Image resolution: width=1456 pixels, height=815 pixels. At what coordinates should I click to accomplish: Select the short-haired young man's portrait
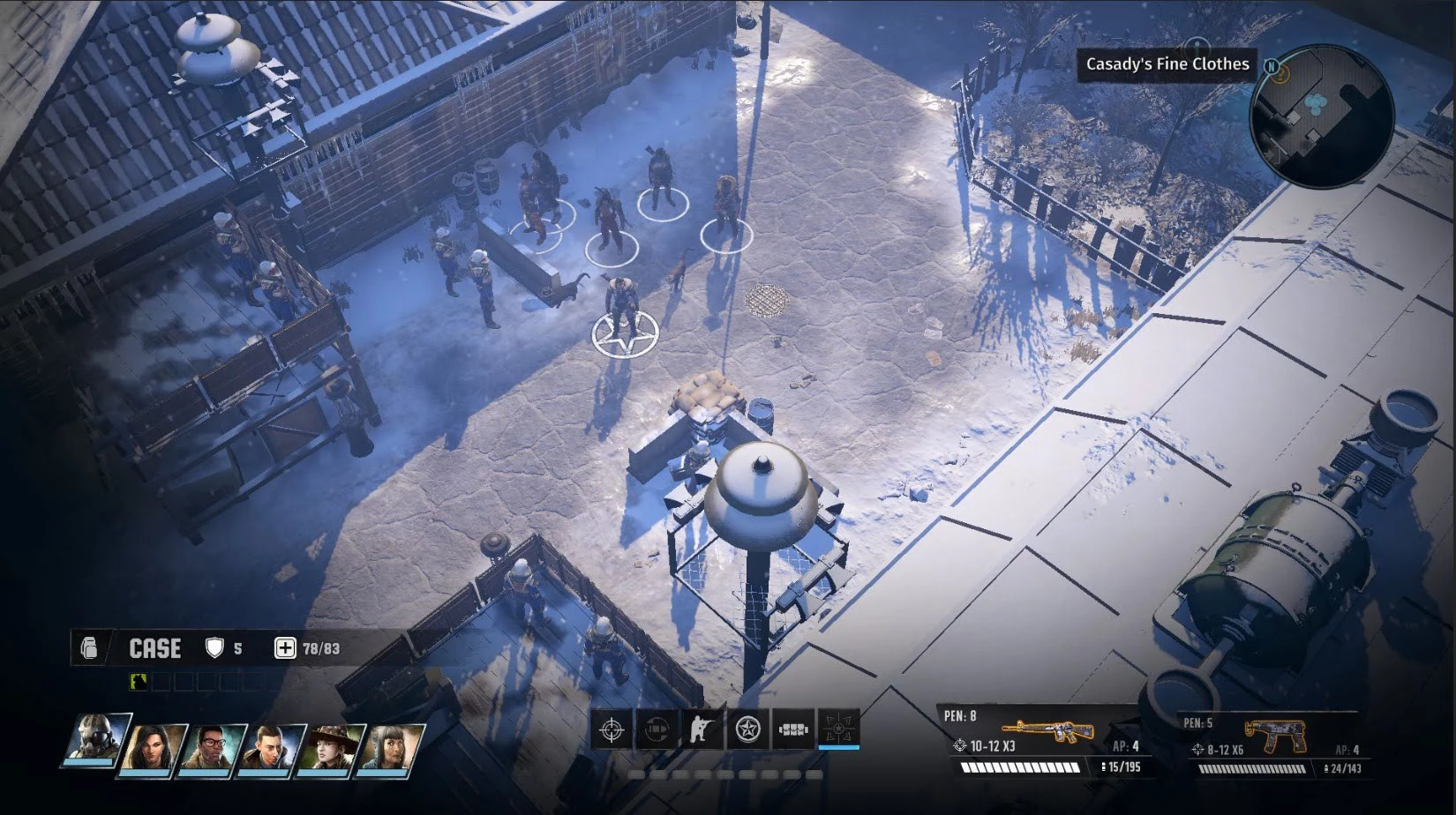coord(271,749)
